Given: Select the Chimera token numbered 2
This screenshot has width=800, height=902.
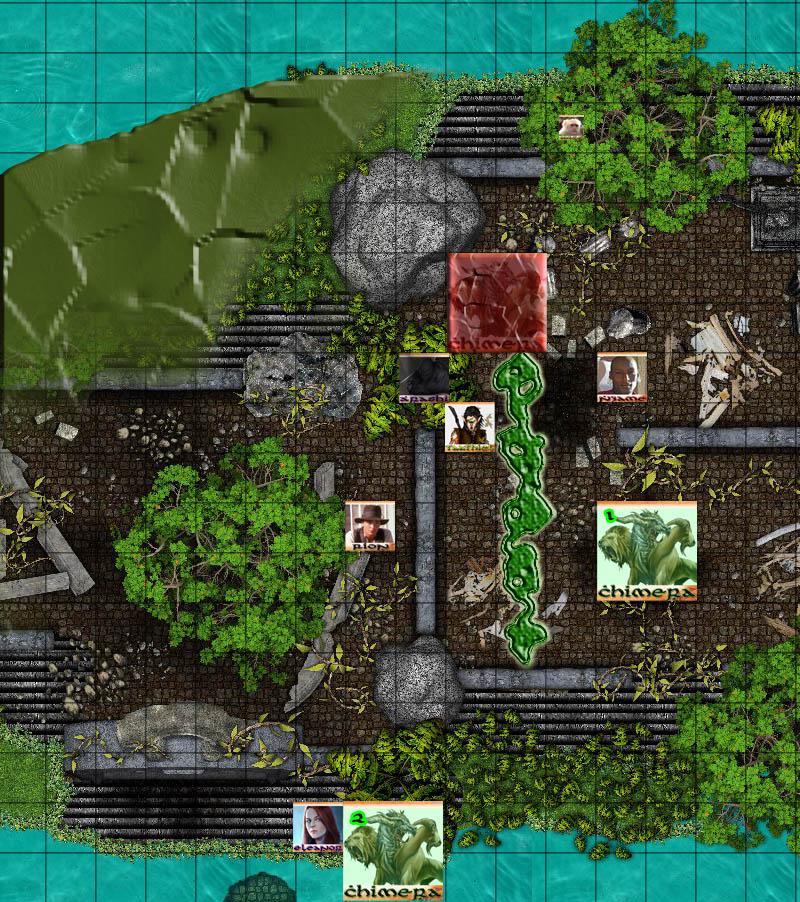Looking at the screenshot, I should click(393, 851).
